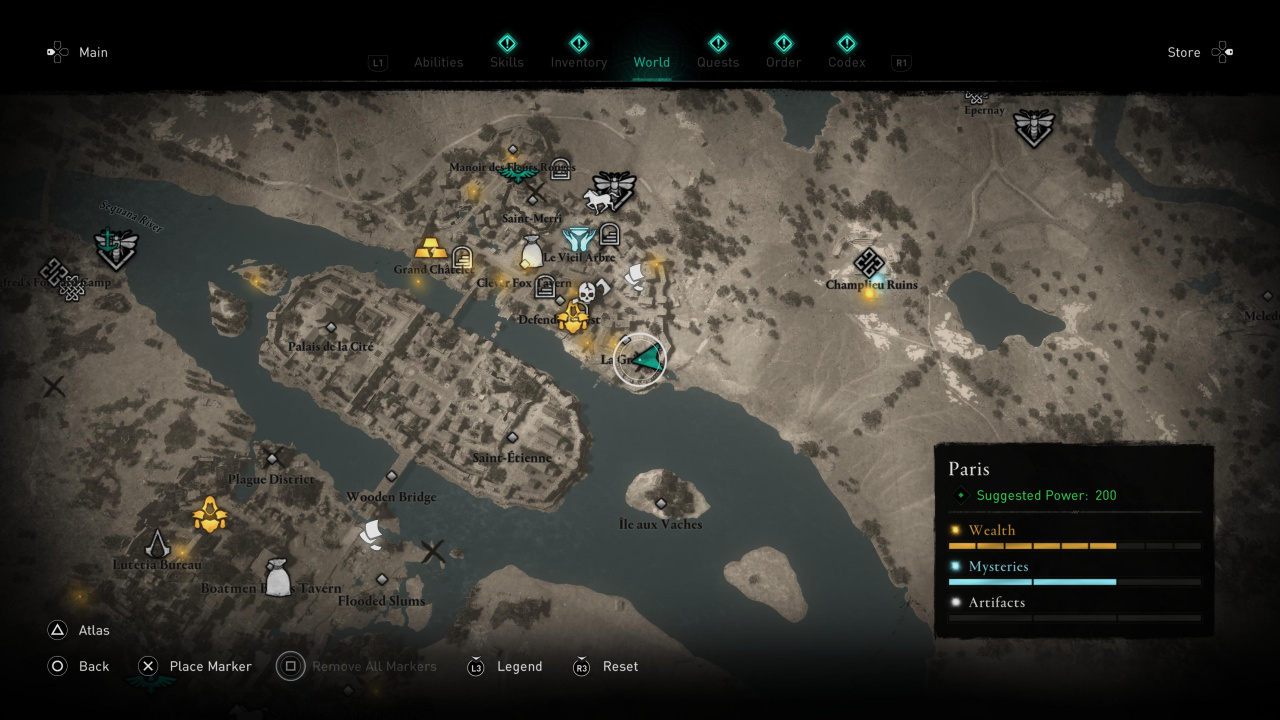Show the Codex tab

pyautogui.click(x=847, y=62)
